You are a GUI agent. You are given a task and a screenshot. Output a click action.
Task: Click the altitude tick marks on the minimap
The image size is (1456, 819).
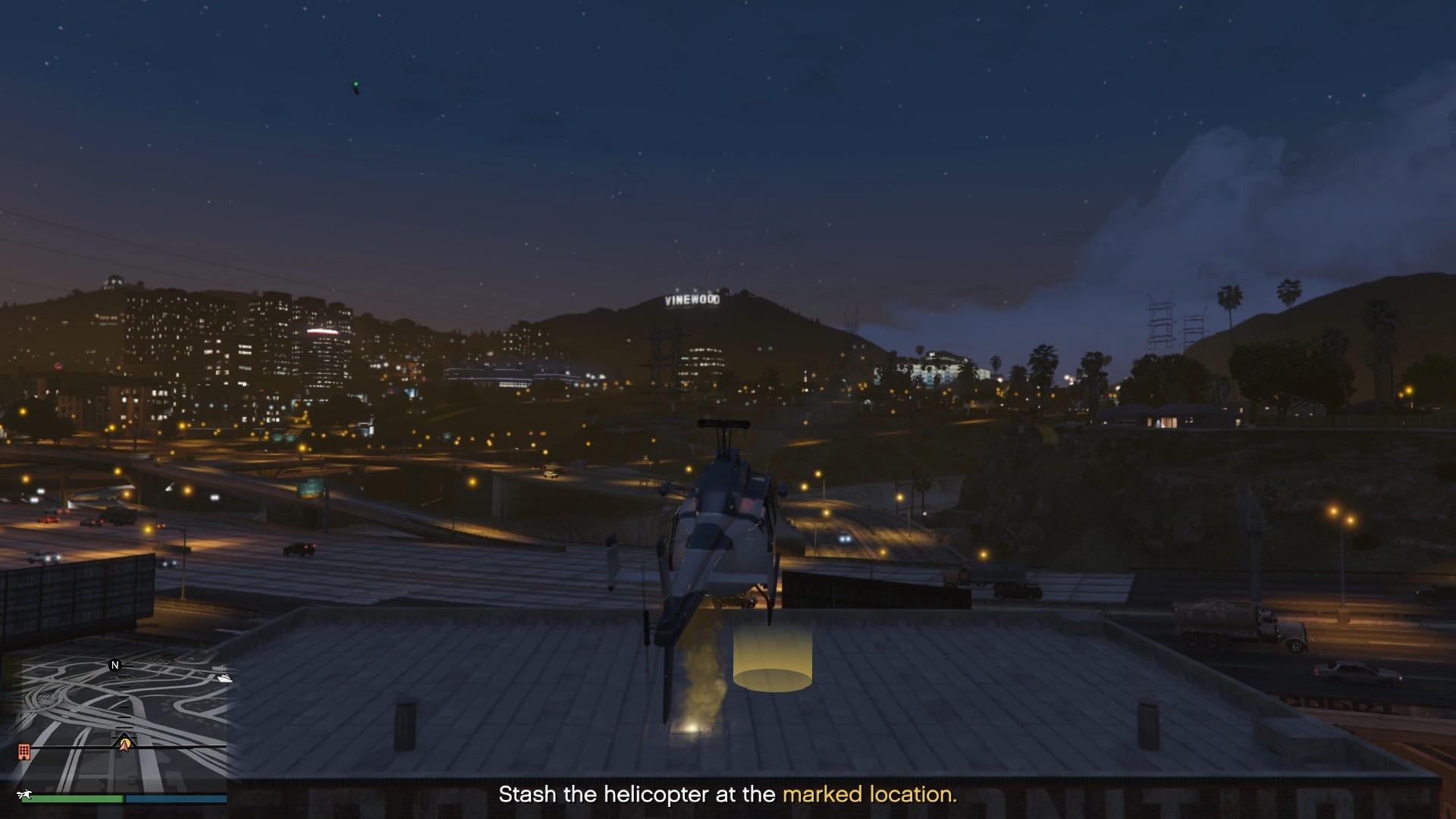tap(124, 706)
